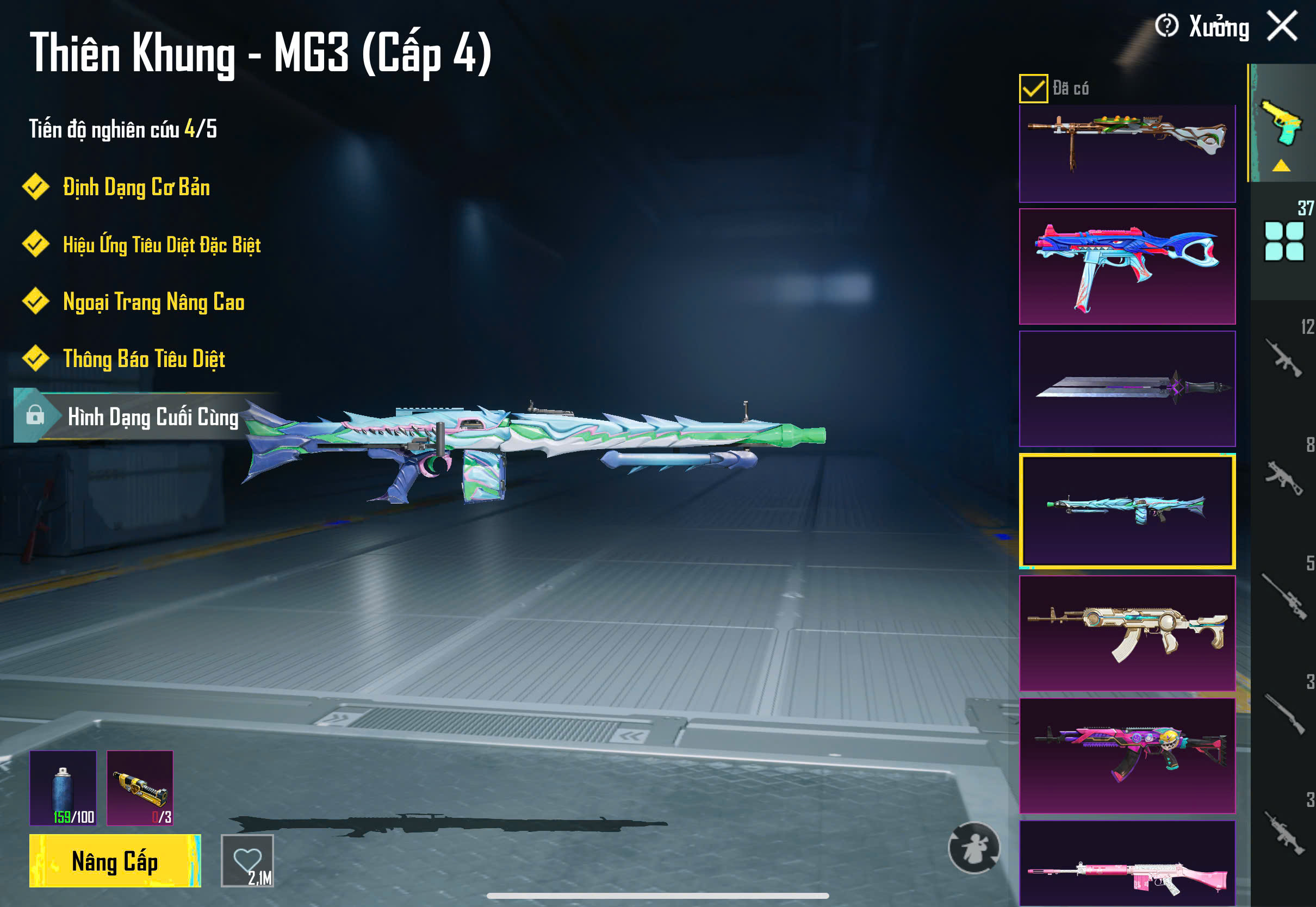Click the yellow Nâng Cấp upgrade button
The height and width of the screenshot is (907, 1316).
(115, 861)
